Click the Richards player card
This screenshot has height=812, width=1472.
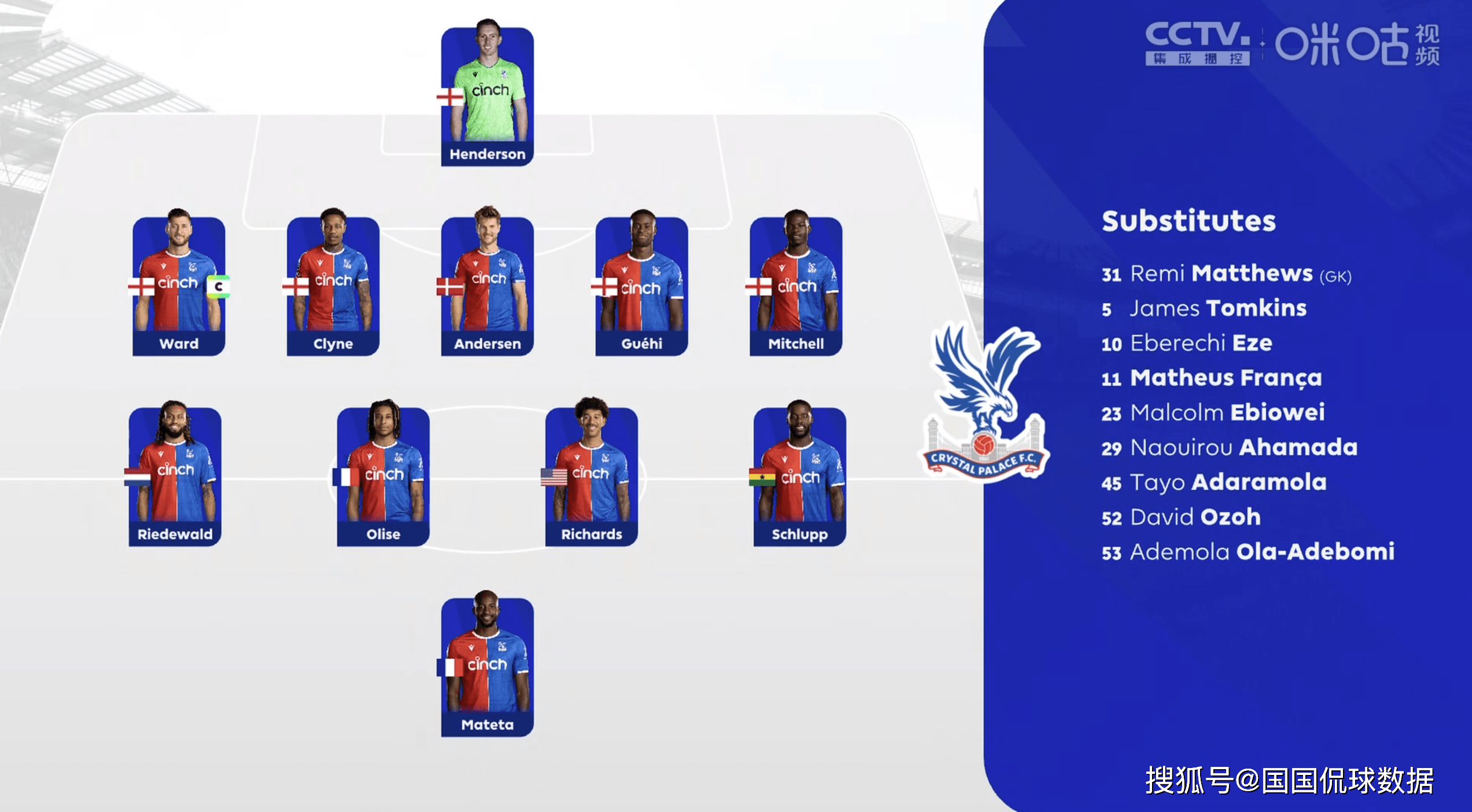(591, 475)
